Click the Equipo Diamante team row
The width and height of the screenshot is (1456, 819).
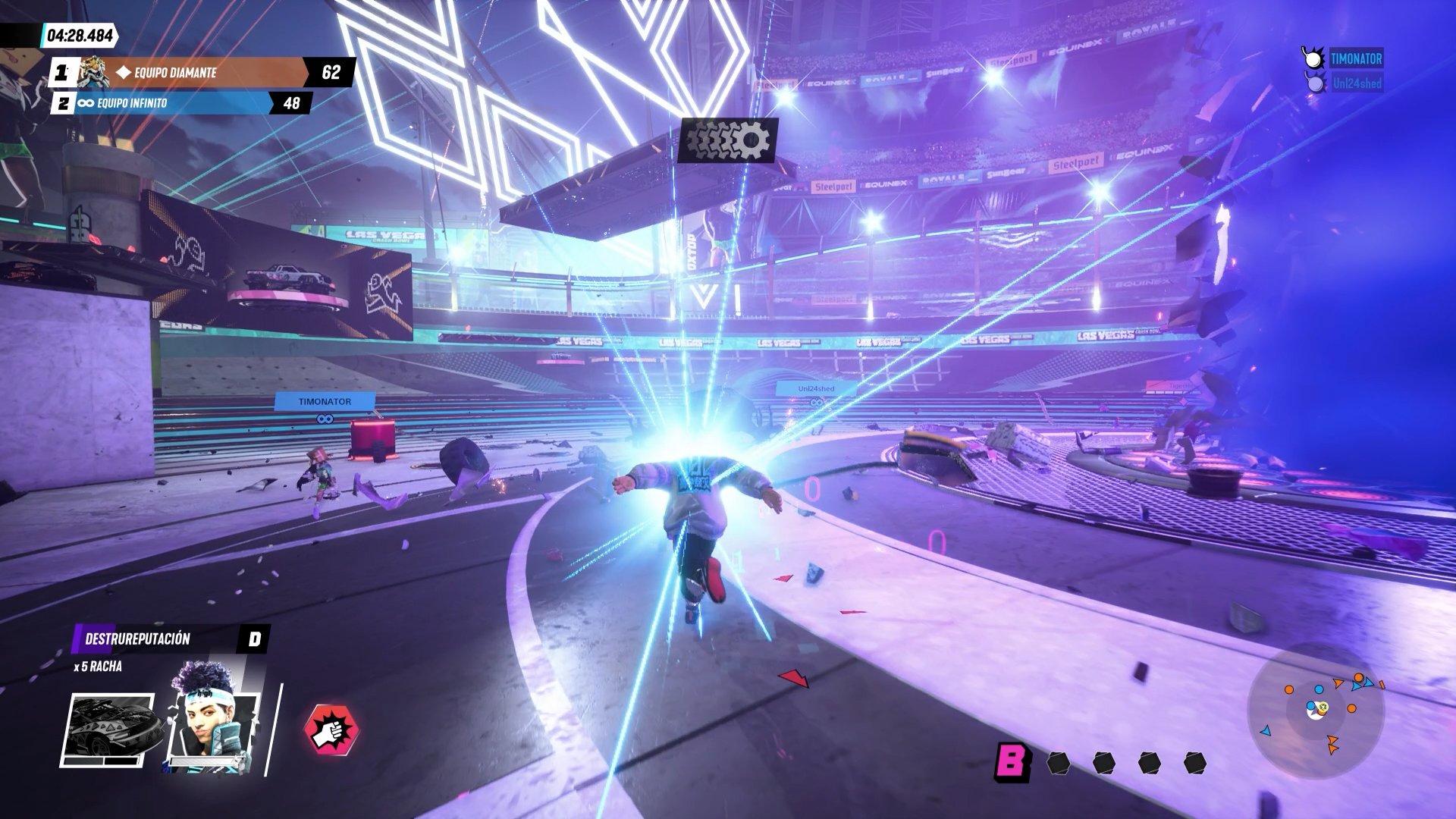pyautogui.click(x=201, y=73)
